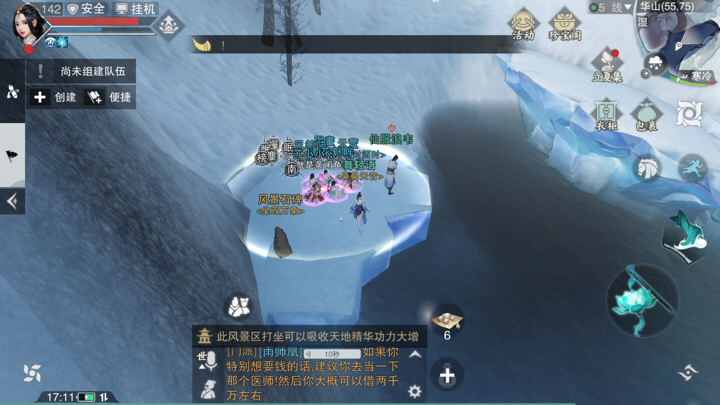This screenshot has height=405, width=720.
Task: Activate the sprint running figure icon
Action: pyautogui.click(x=692, y=167)
